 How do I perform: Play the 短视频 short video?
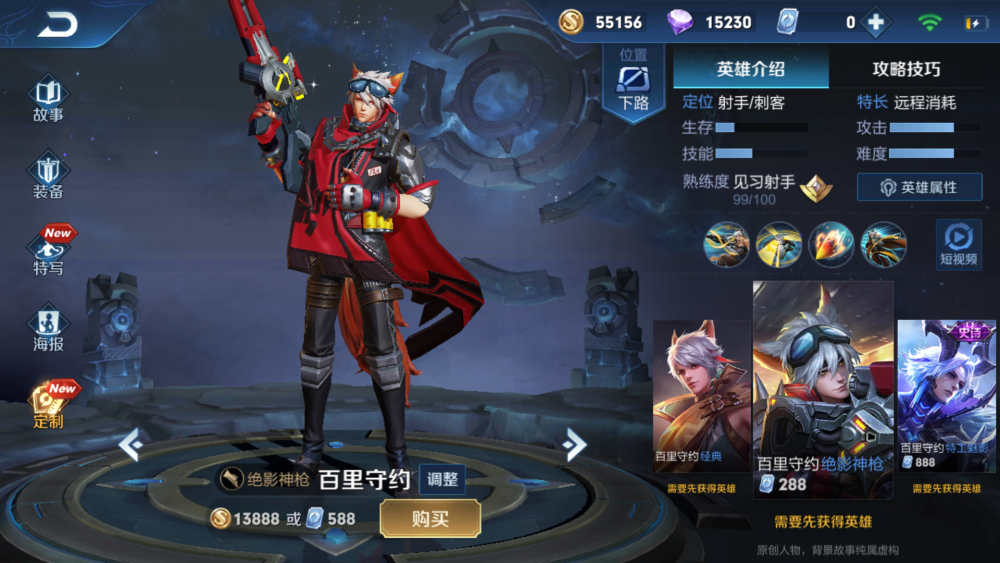point(958,244)
